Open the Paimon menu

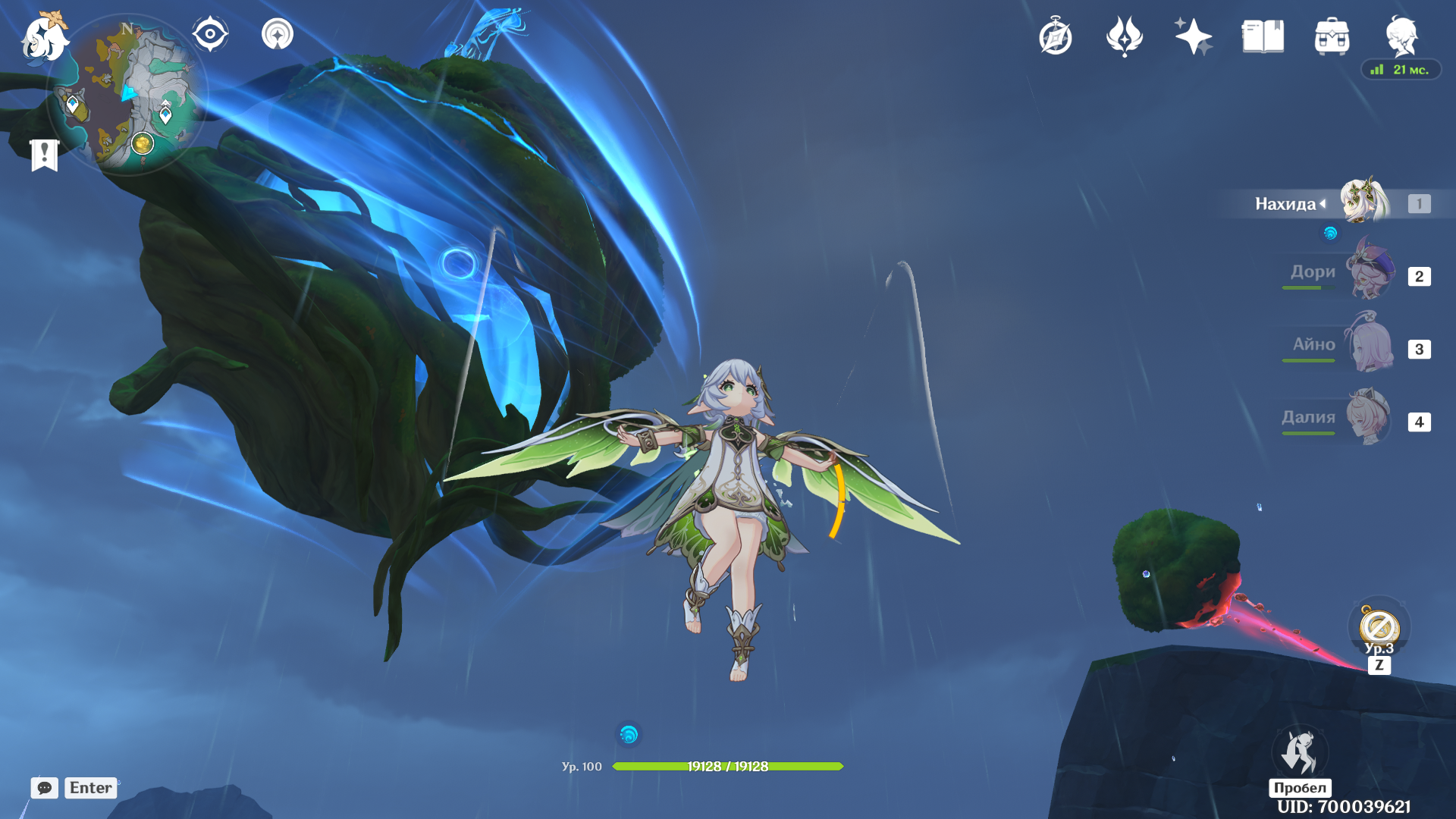(x=45, y=36)
